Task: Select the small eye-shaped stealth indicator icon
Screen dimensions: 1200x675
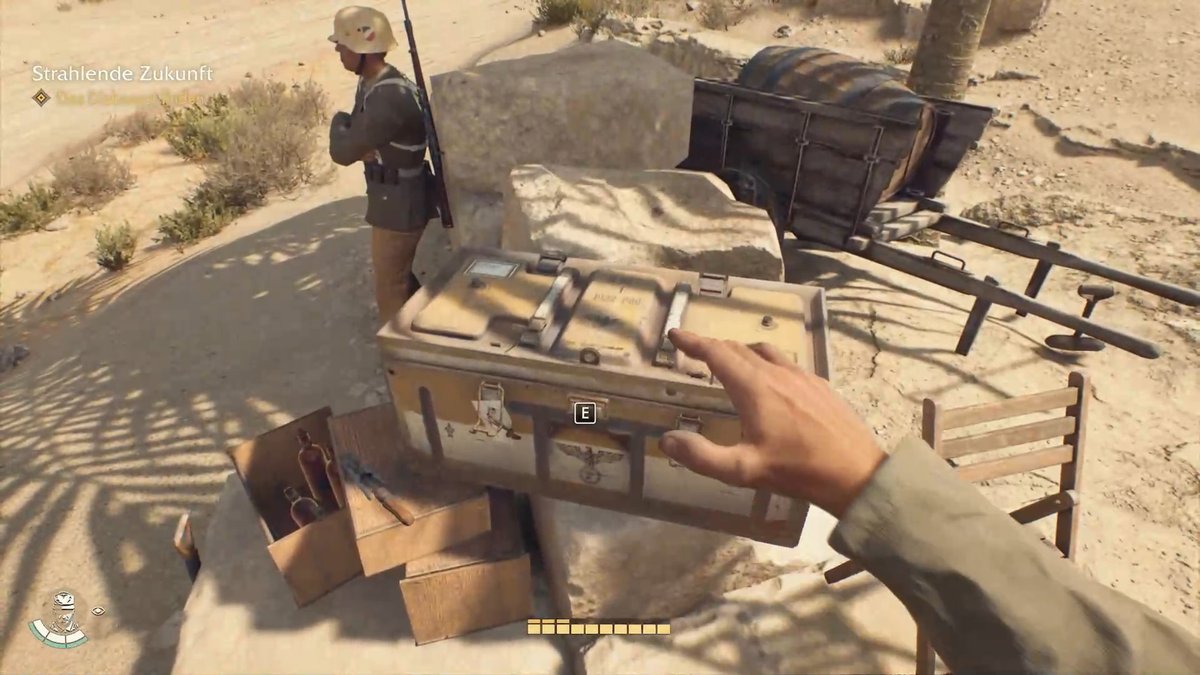Action: [98, 610]
